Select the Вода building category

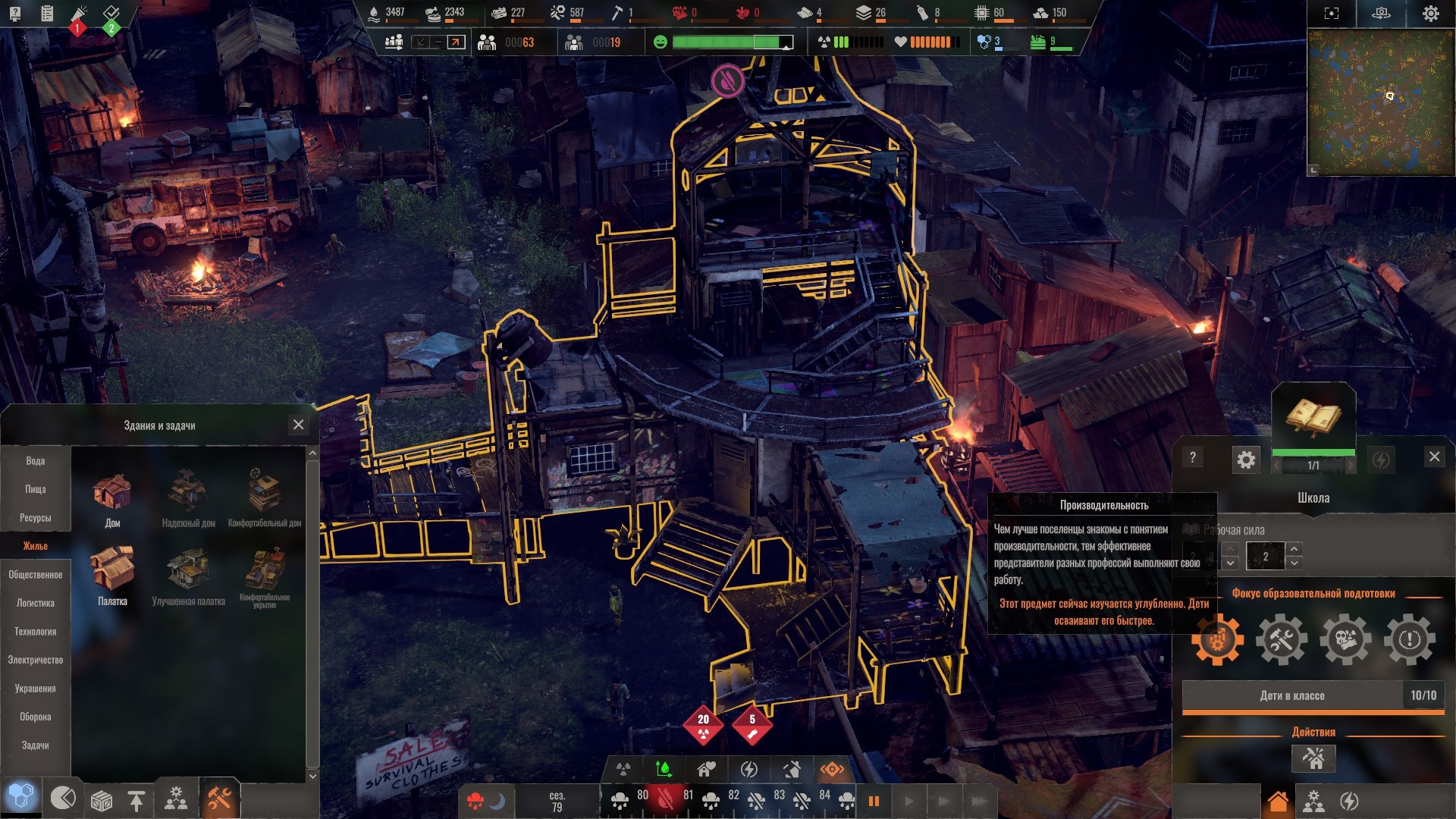point(36,461)
